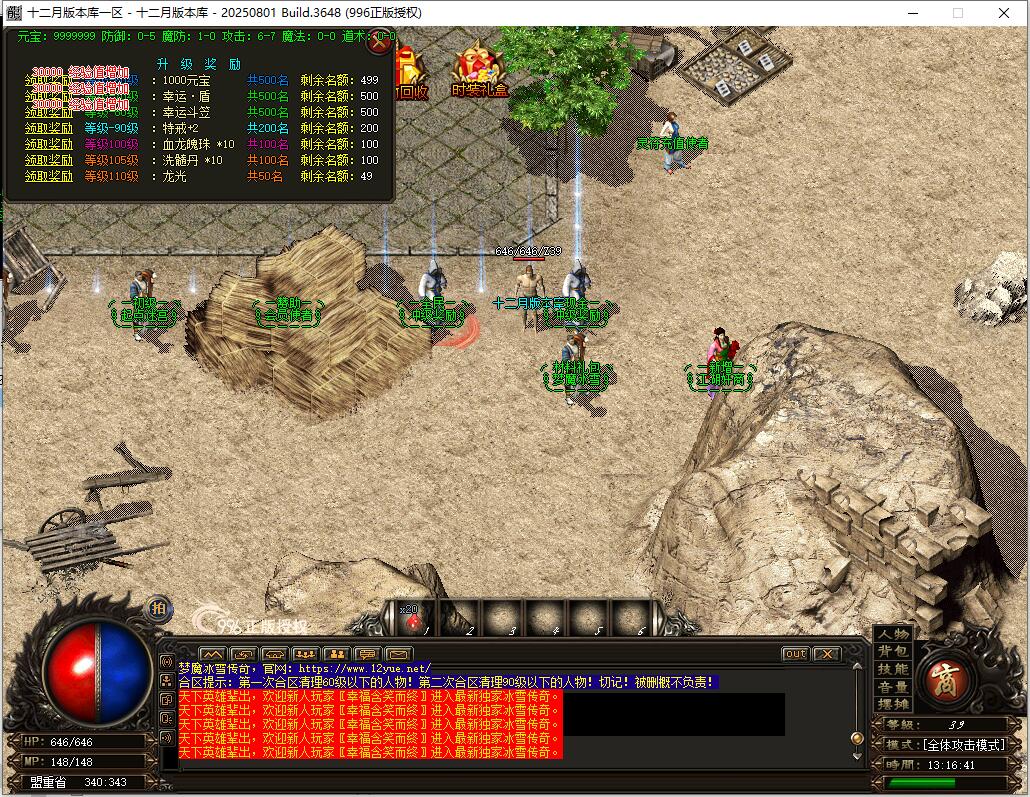Viewport: 1030px width, 797px height.
Task: Open the 背包 bag panel
Action: 893,652
